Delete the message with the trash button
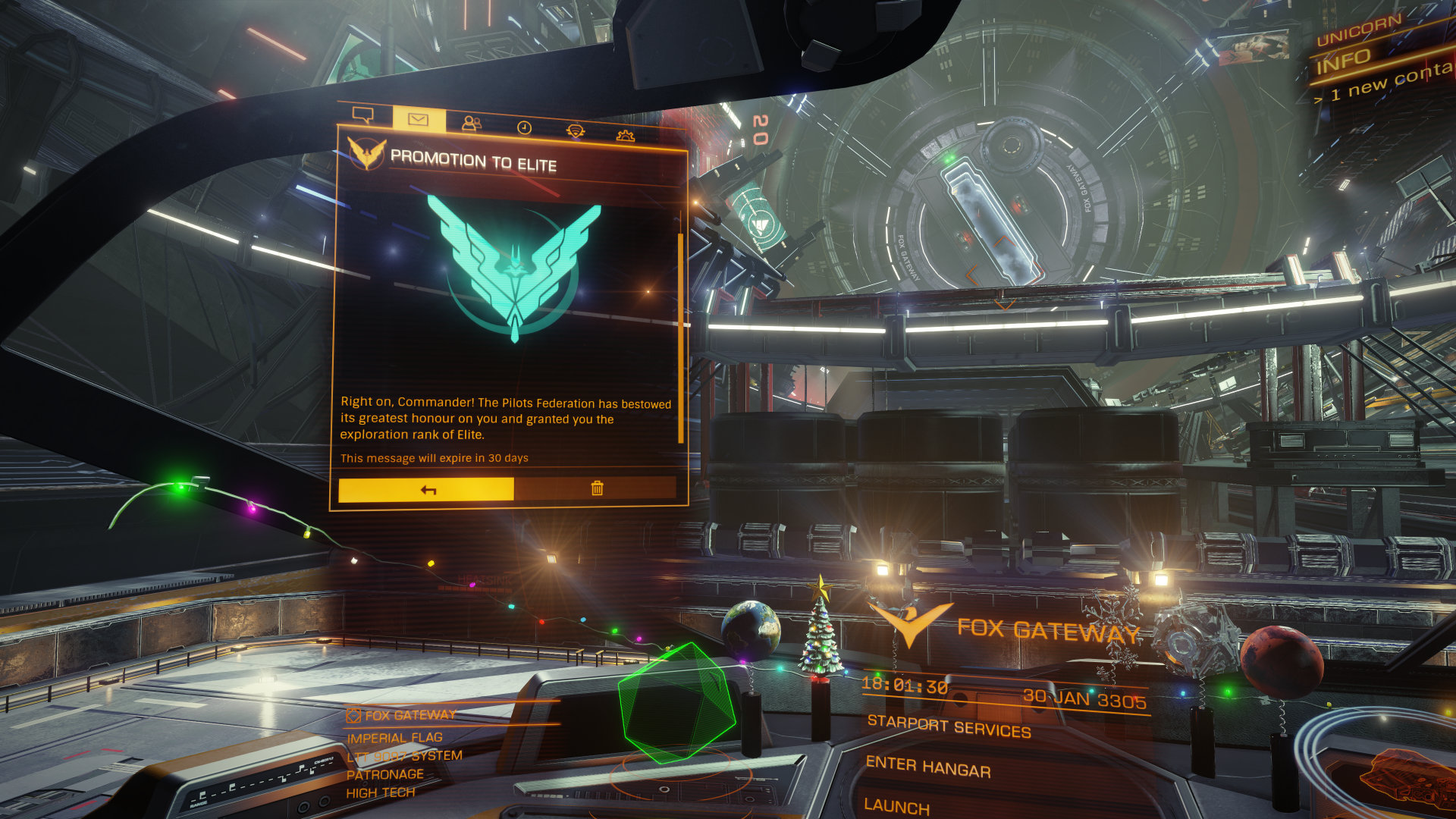 [x=596, y=488]
